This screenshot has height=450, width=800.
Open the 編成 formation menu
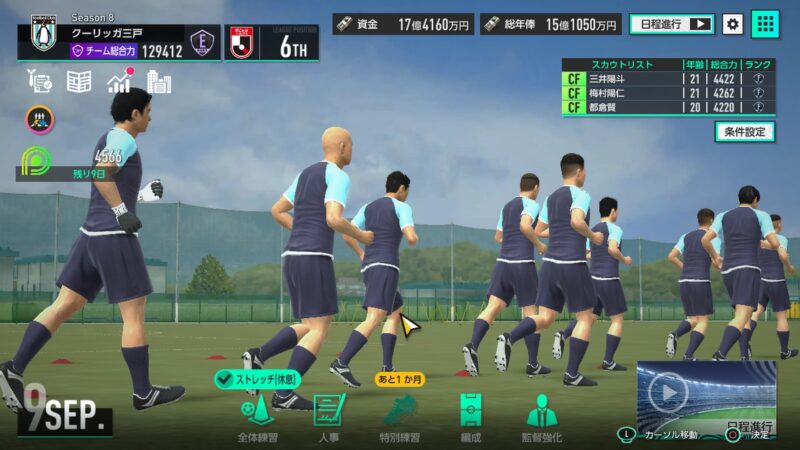click(x=470, y=415)
